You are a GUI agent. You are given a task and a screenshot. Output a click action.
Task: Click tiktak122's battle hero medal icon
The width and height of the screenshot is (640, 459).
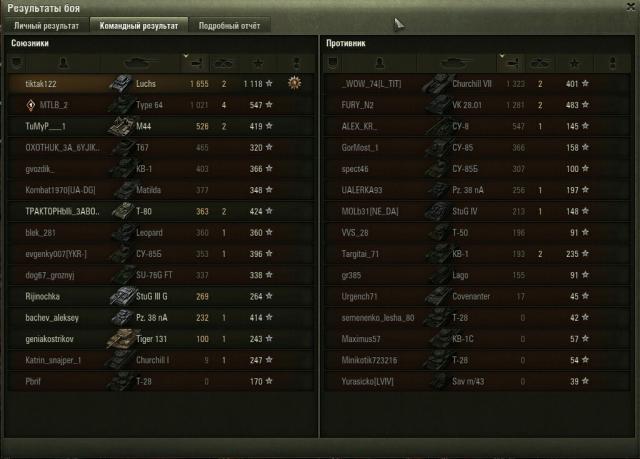[294, 84]
